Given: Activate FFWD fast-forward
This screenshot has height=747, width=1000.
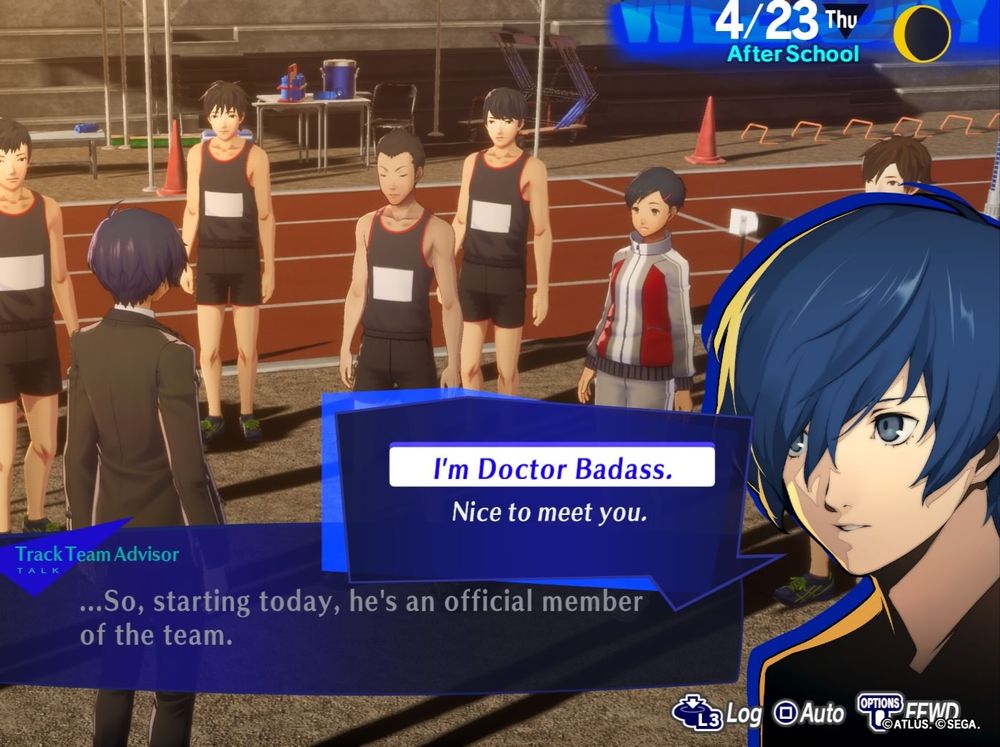Looking at the screenshot, I should point(905,711).
